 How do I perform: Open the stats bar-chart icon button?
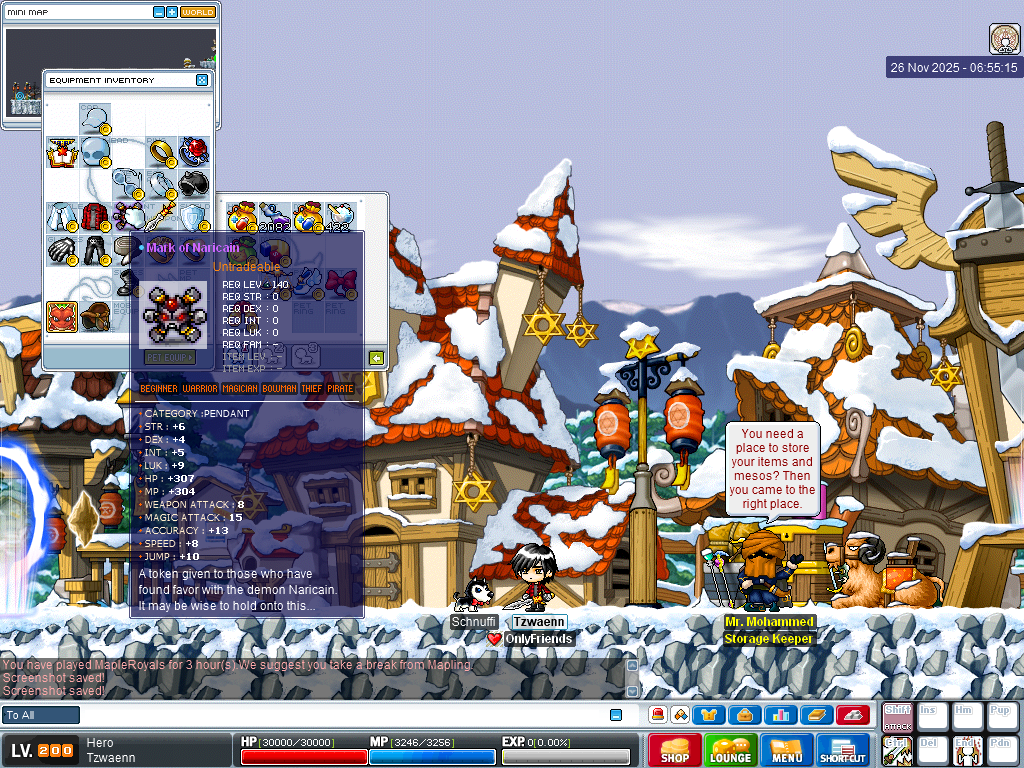(x=780, y=715)
